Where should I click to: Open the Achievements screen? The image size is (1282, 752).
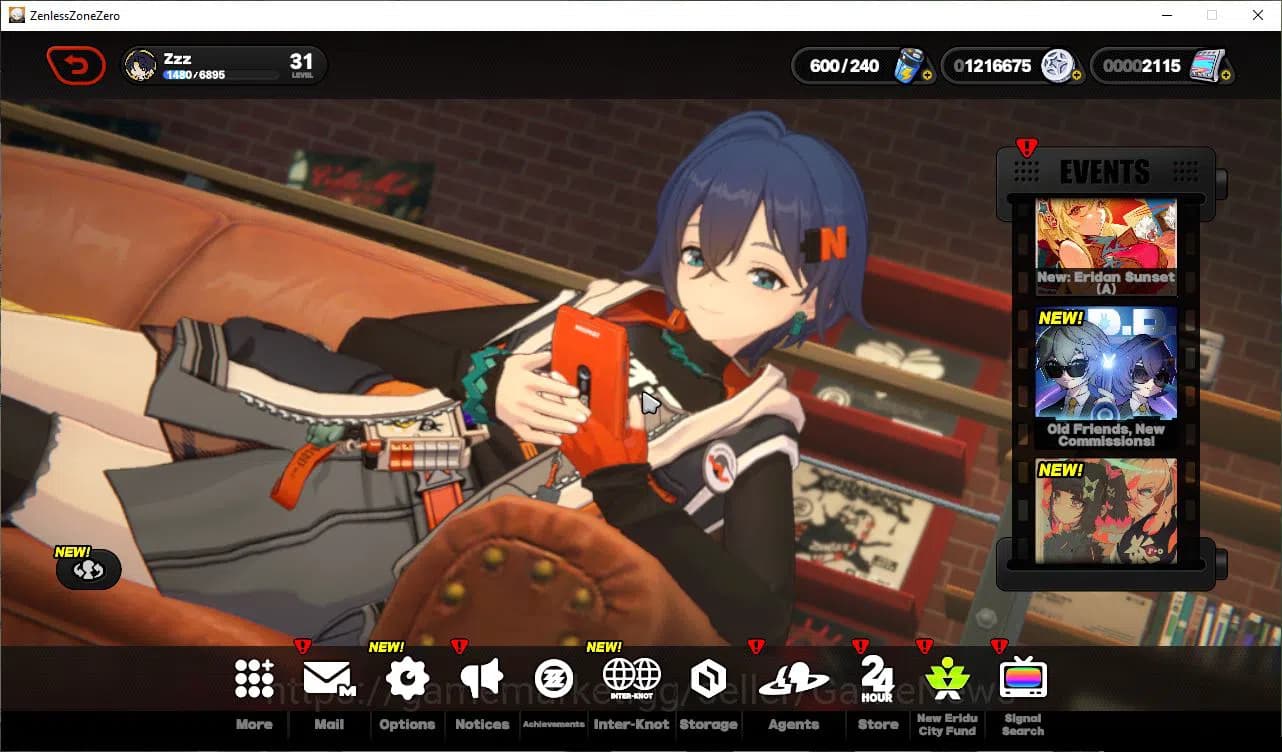[x=554, y=676]
